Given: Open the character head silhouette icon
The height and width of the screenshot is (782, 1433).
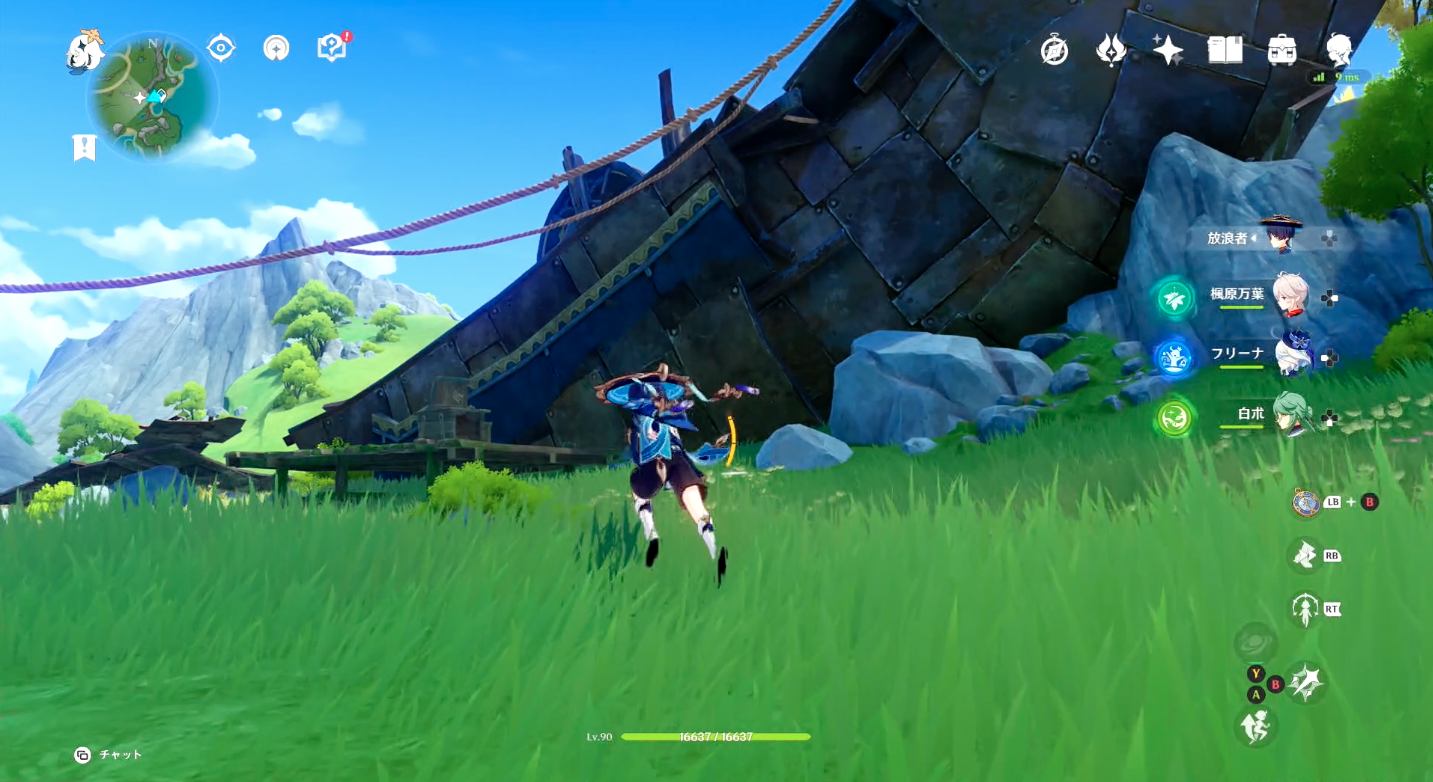Looking at the screenshot, I should (x=1339, y=49).
